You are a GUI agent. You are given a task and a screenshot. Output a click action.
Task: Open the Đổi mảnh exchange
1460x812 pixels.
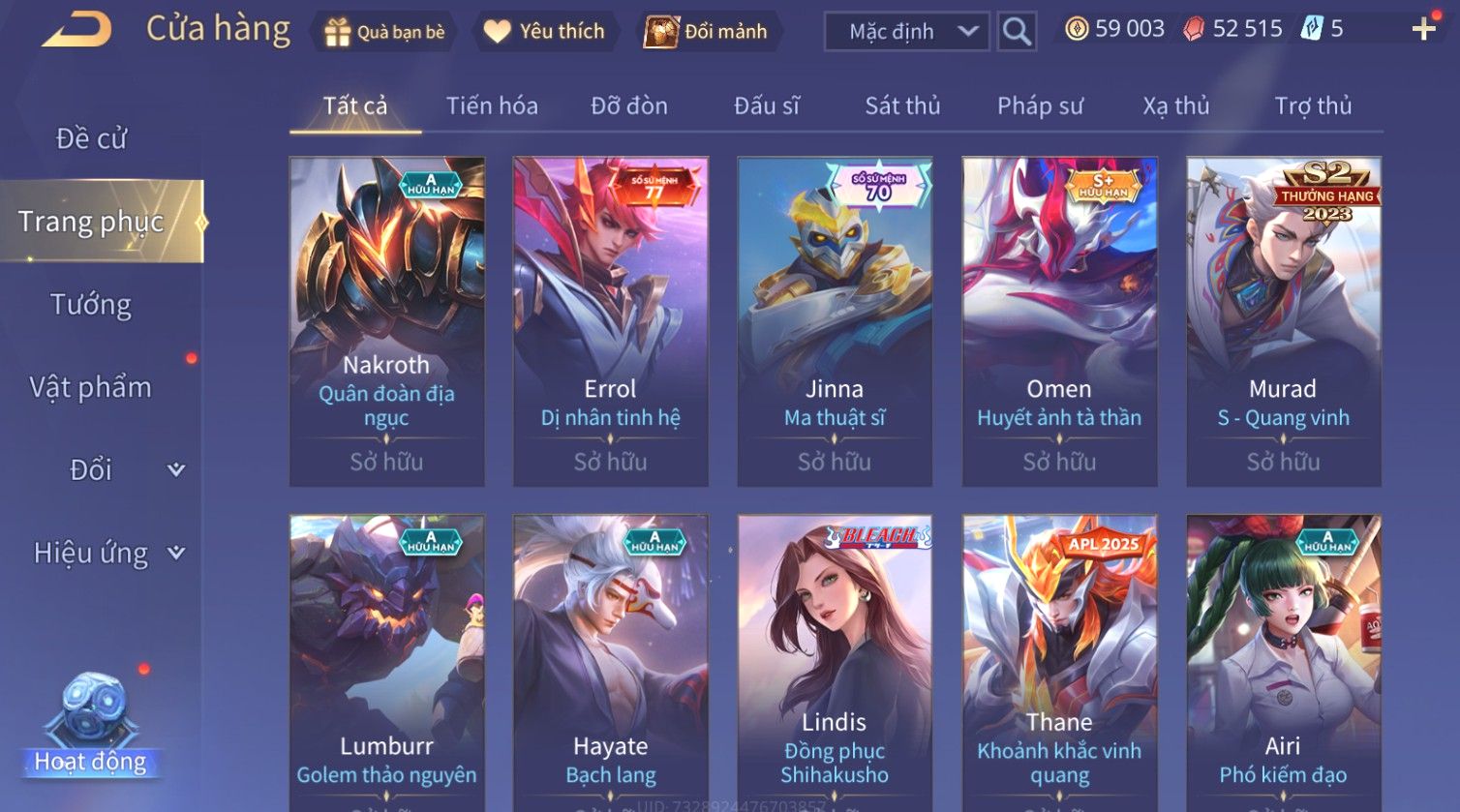707,32
